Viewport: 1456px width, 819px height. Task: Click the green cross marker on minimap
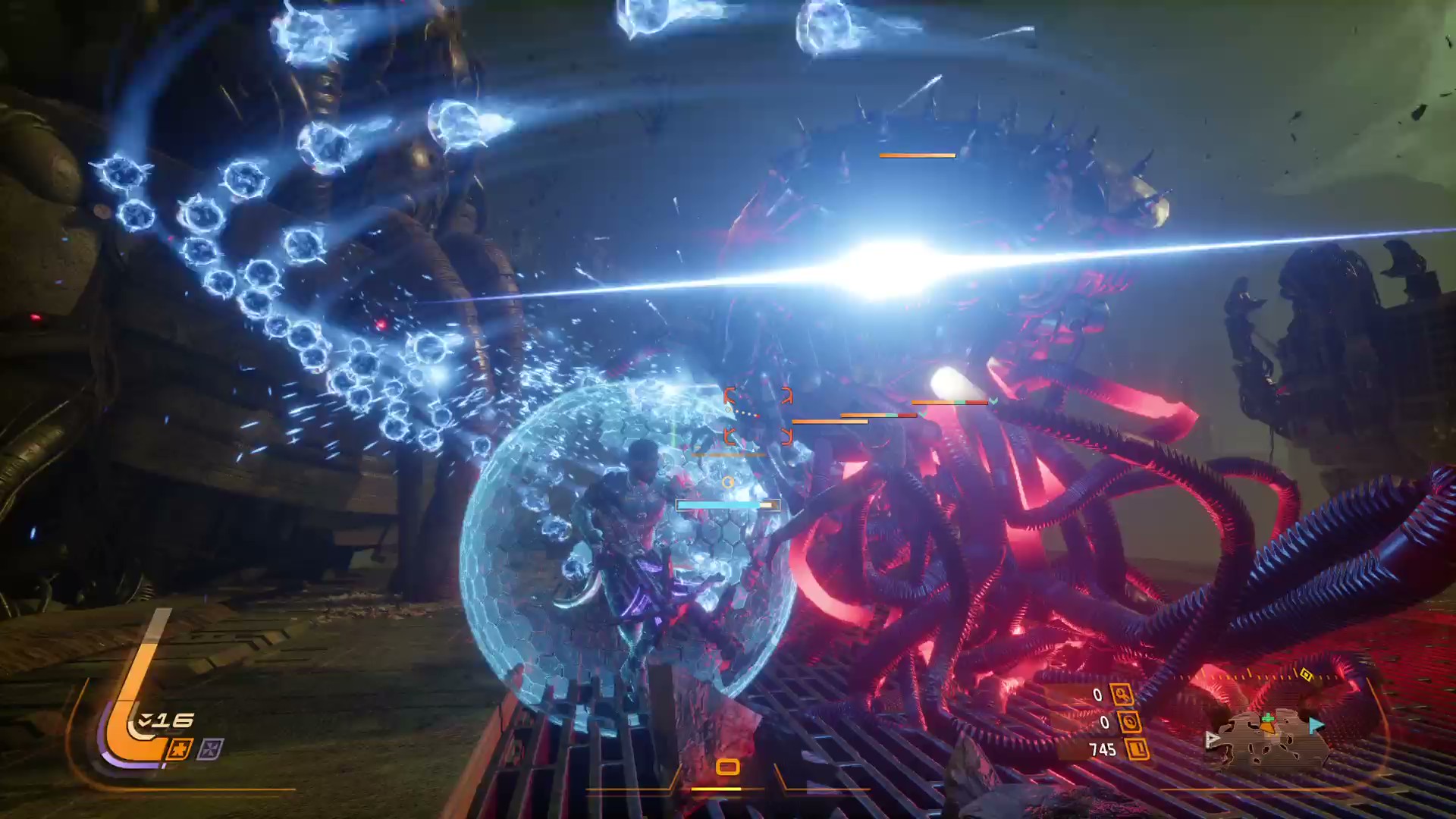[x=1267, y=718]
